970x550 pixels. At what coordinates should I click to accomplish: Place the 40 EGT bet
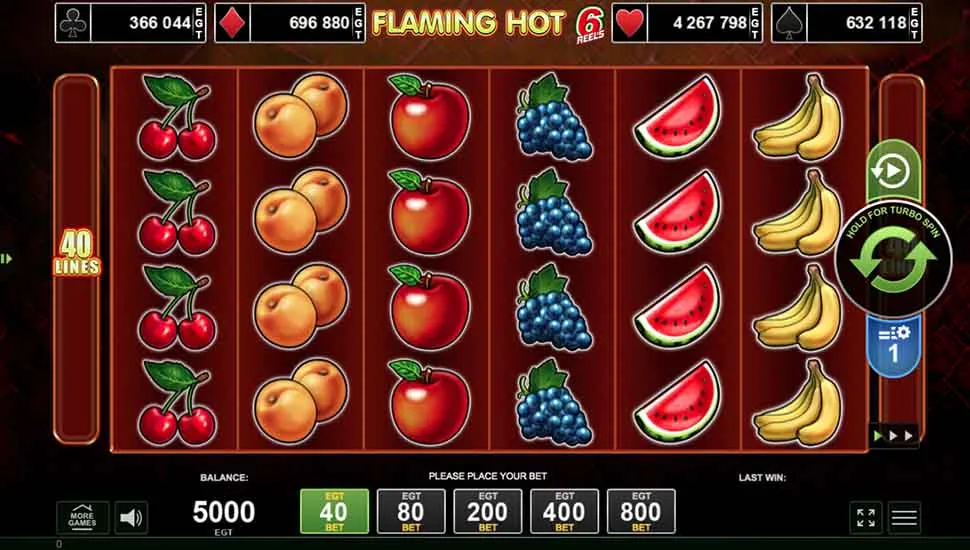click(x=334, y=511)
